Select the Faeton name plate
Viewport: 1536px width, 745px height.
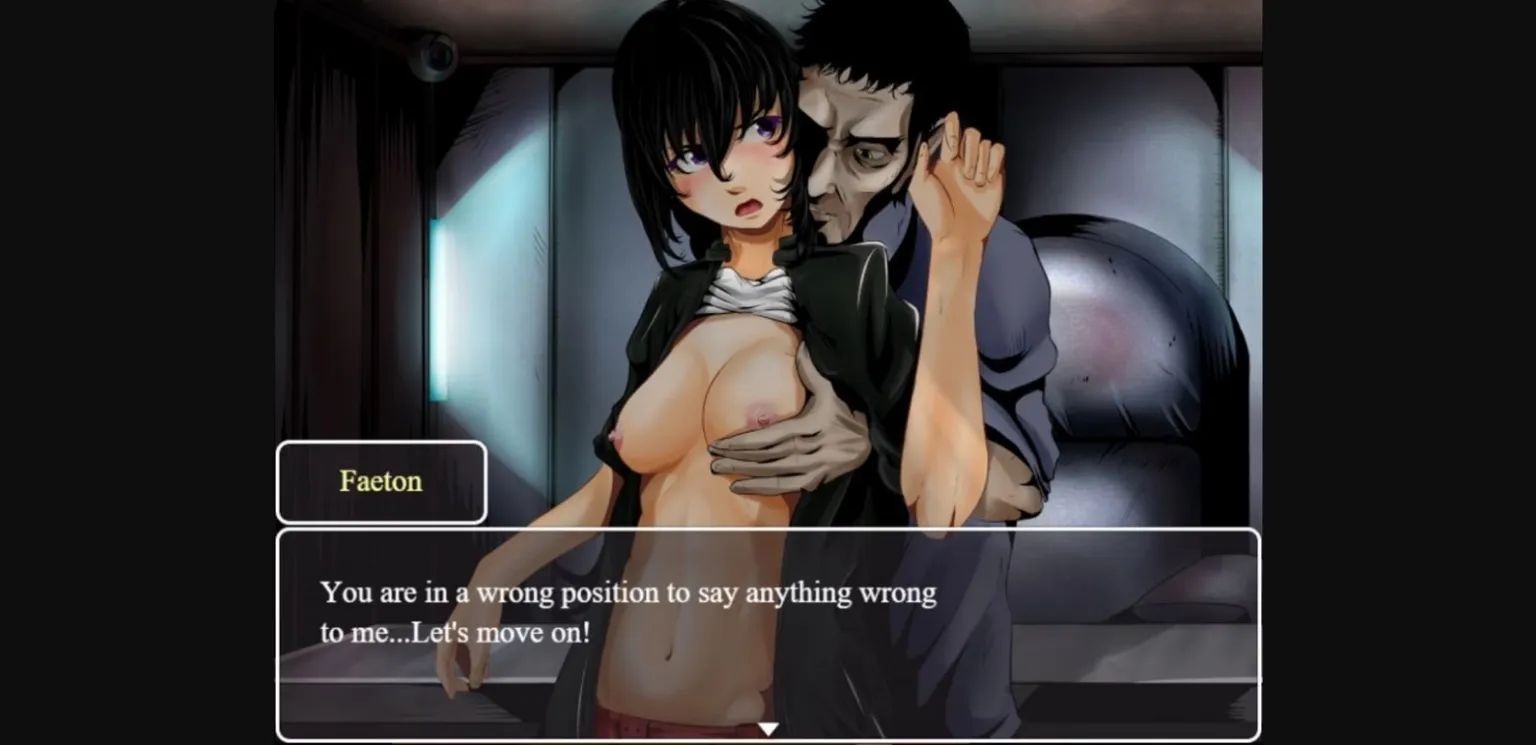pyautogui.click(x=381, y=481)
